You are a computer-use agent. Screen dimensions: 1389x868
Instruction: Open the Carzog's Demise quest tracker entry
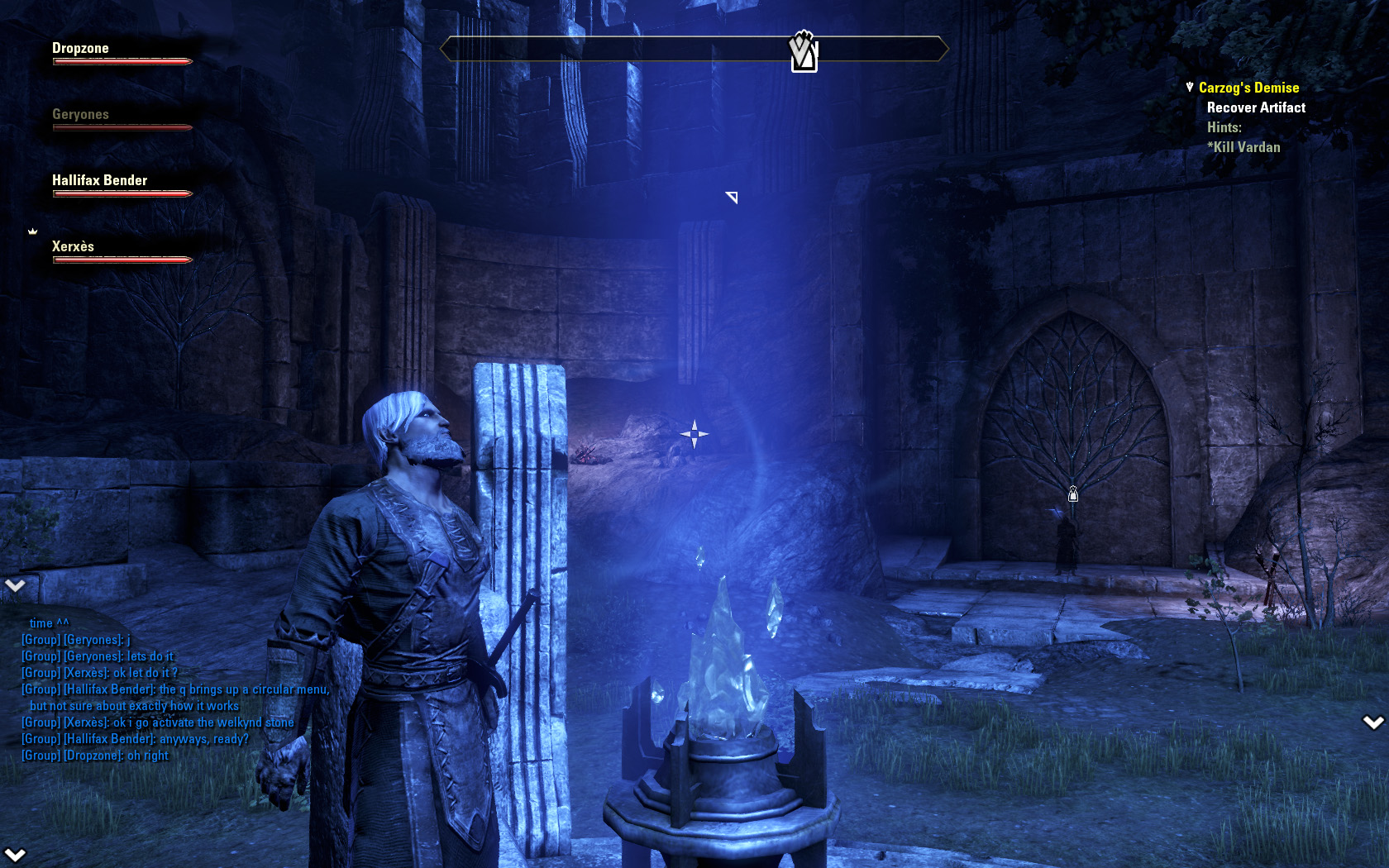point(1248,88)
